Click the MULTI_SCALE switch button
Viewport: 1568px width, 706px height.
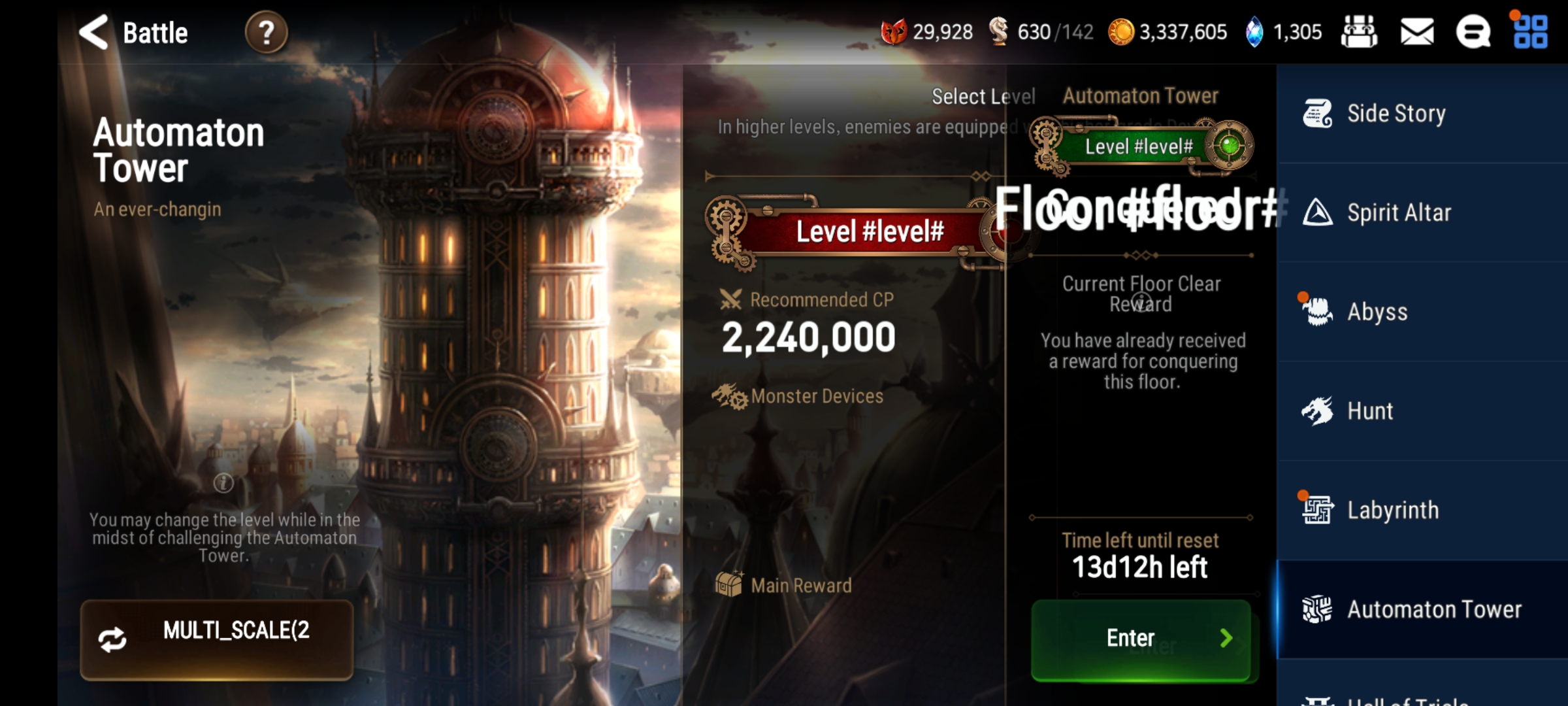[x=216, y=639]
